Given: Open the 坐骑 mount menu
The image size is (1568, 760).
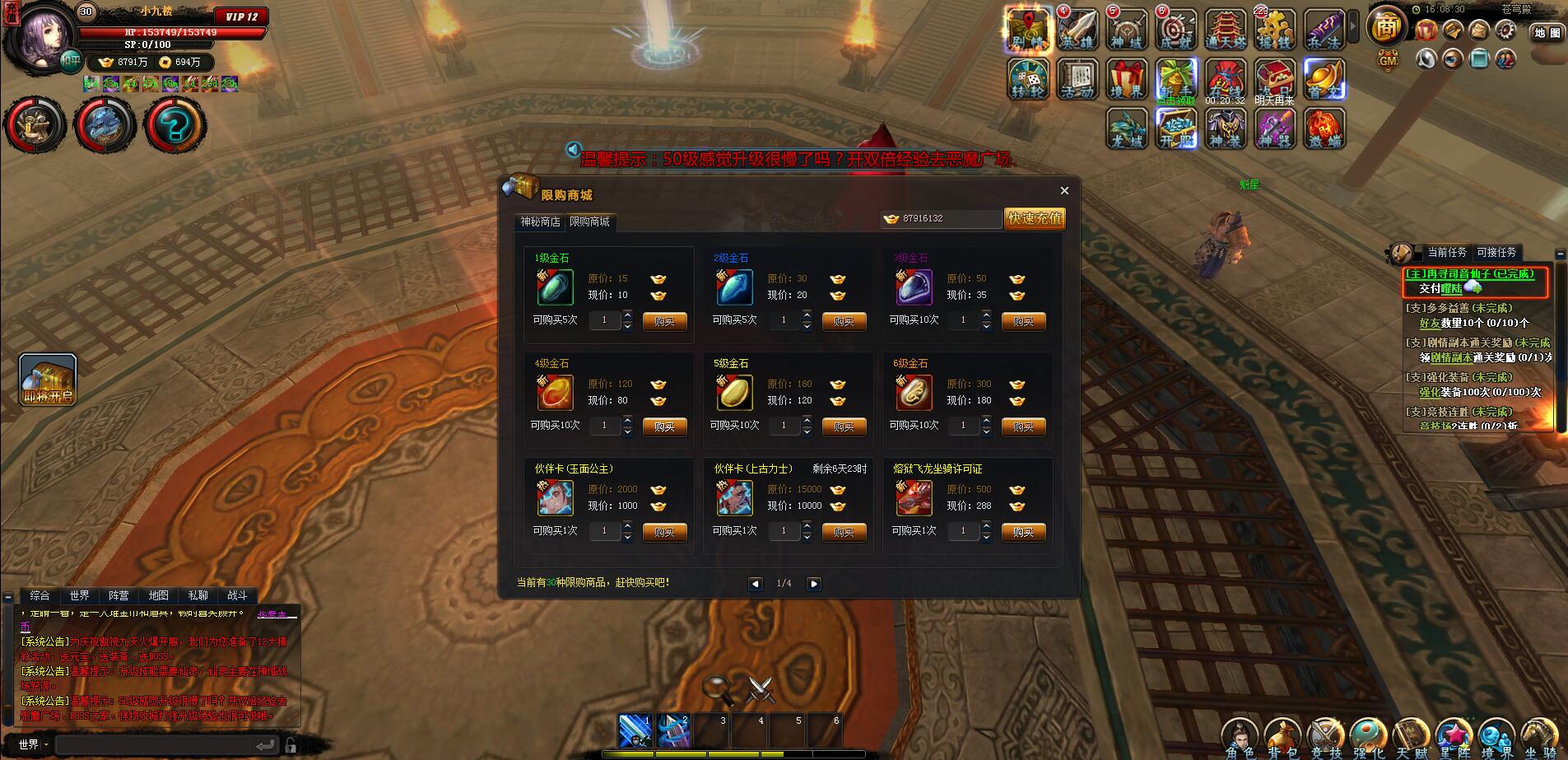Looking at the screenshot, I should [x=1539, y=737].
